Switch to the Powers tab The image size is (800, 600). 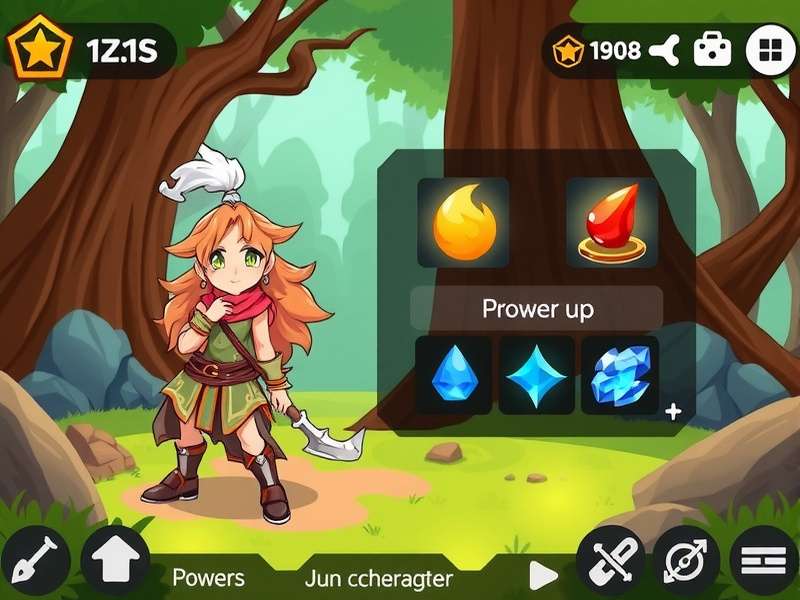click(208, 578)
